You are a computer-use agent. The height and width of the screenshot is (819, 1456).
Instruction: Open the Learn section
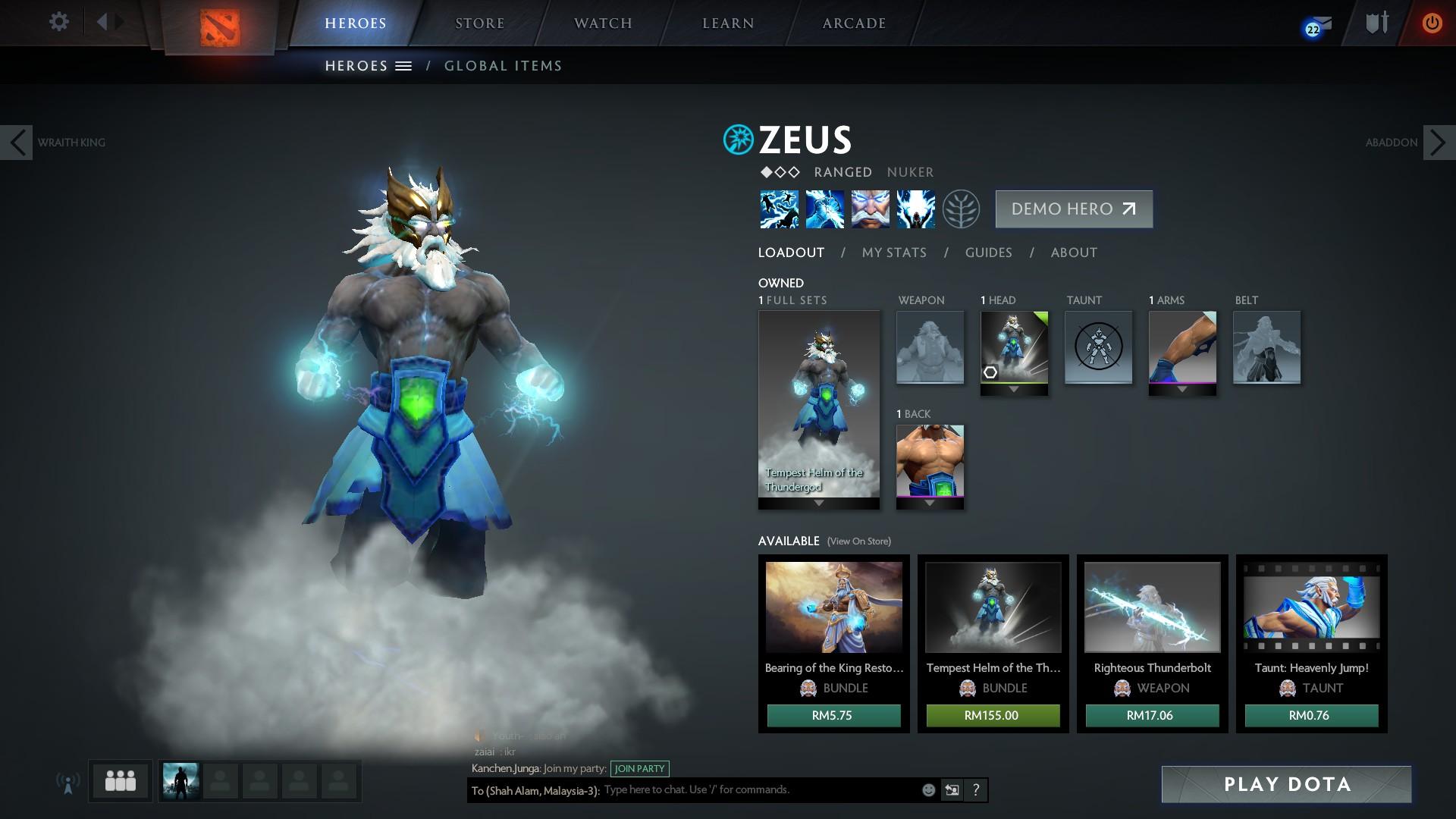pos(728,24)
